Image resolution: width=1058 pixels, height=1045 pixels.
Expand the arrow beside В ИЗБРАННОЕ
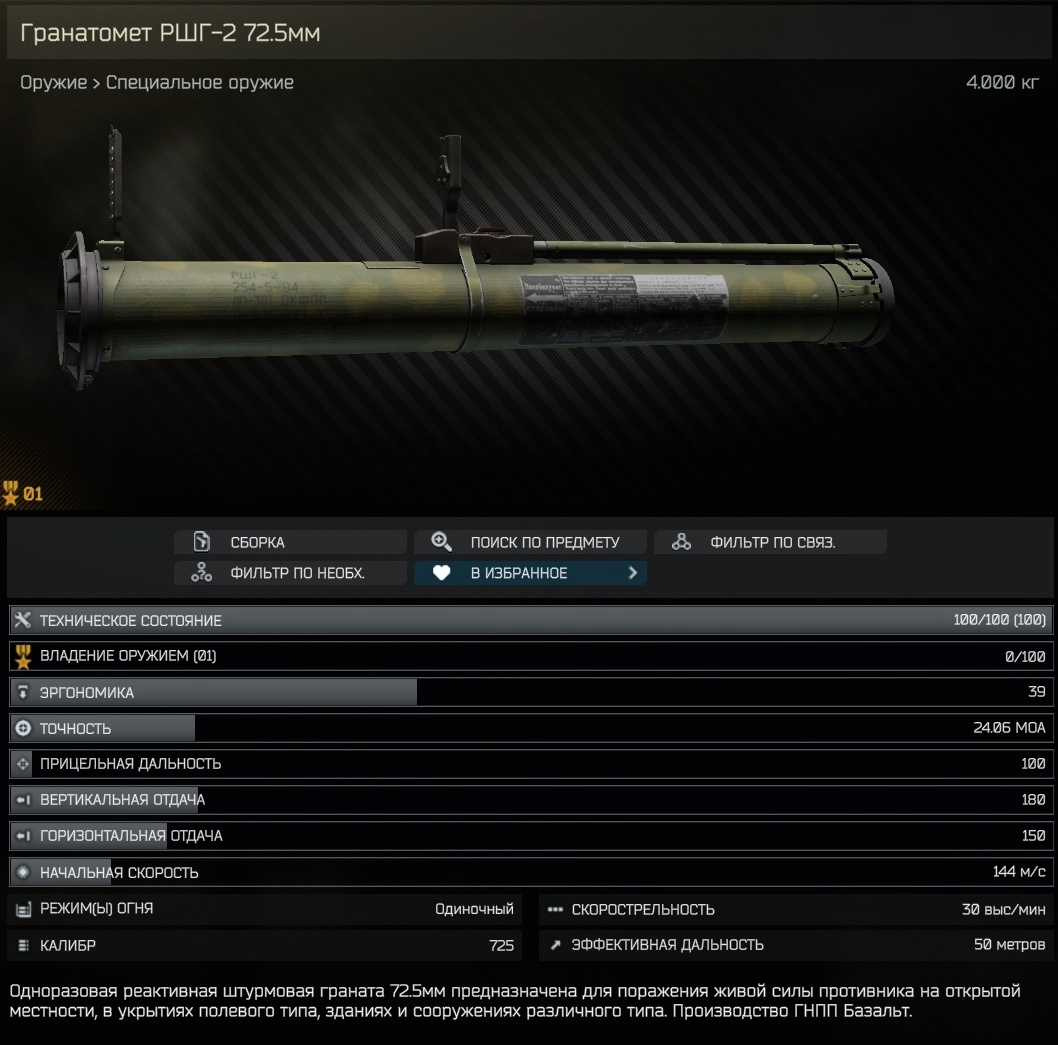click(x=632, y=573)
